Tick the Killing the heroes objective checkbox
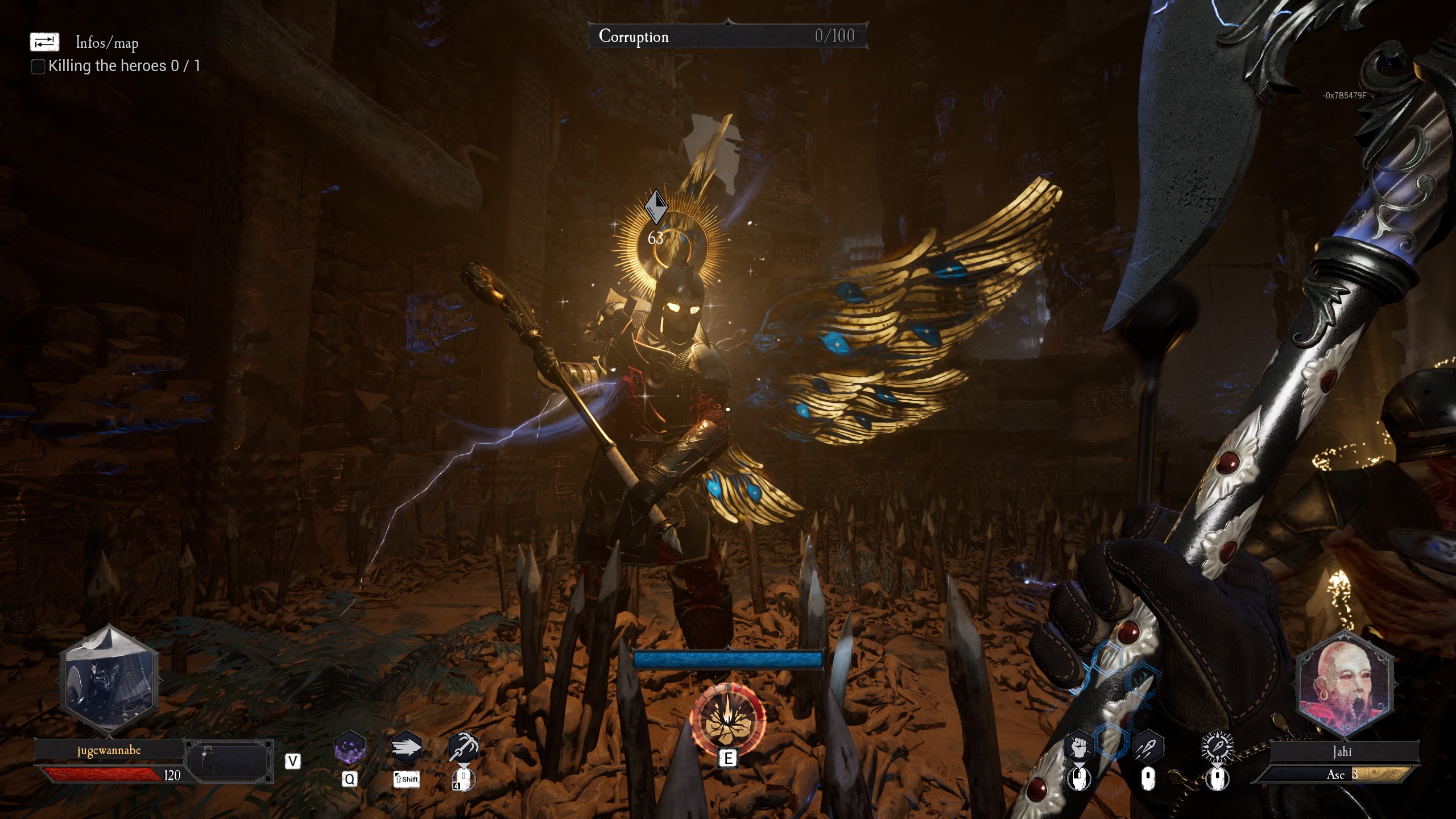This screenshot has height=819, width=1456. click(x=38, y=67)
